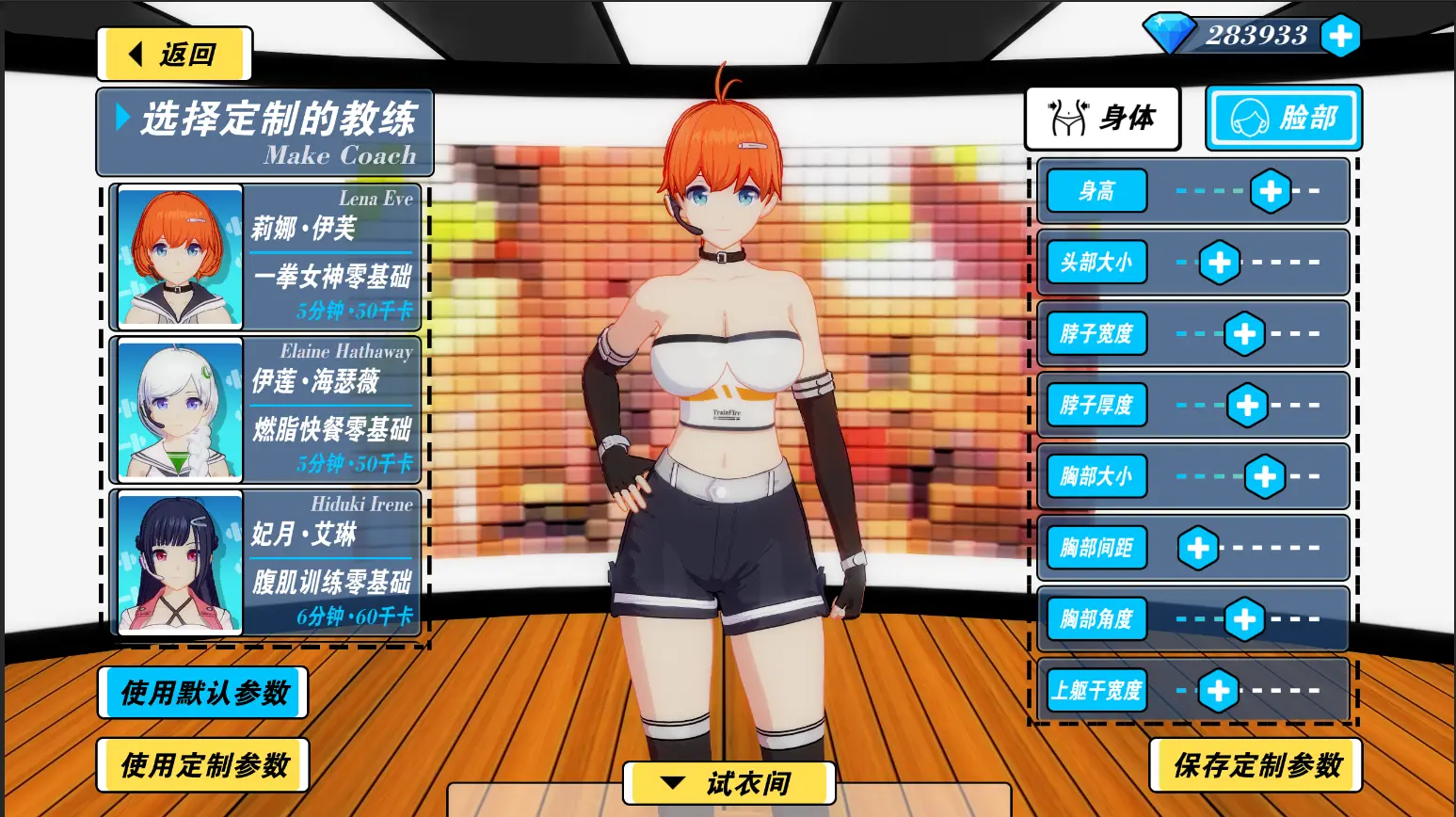Click the 胸部间距 slider handle
This screenshot has width=1456, height=817.
click(x=1198, y=548)
